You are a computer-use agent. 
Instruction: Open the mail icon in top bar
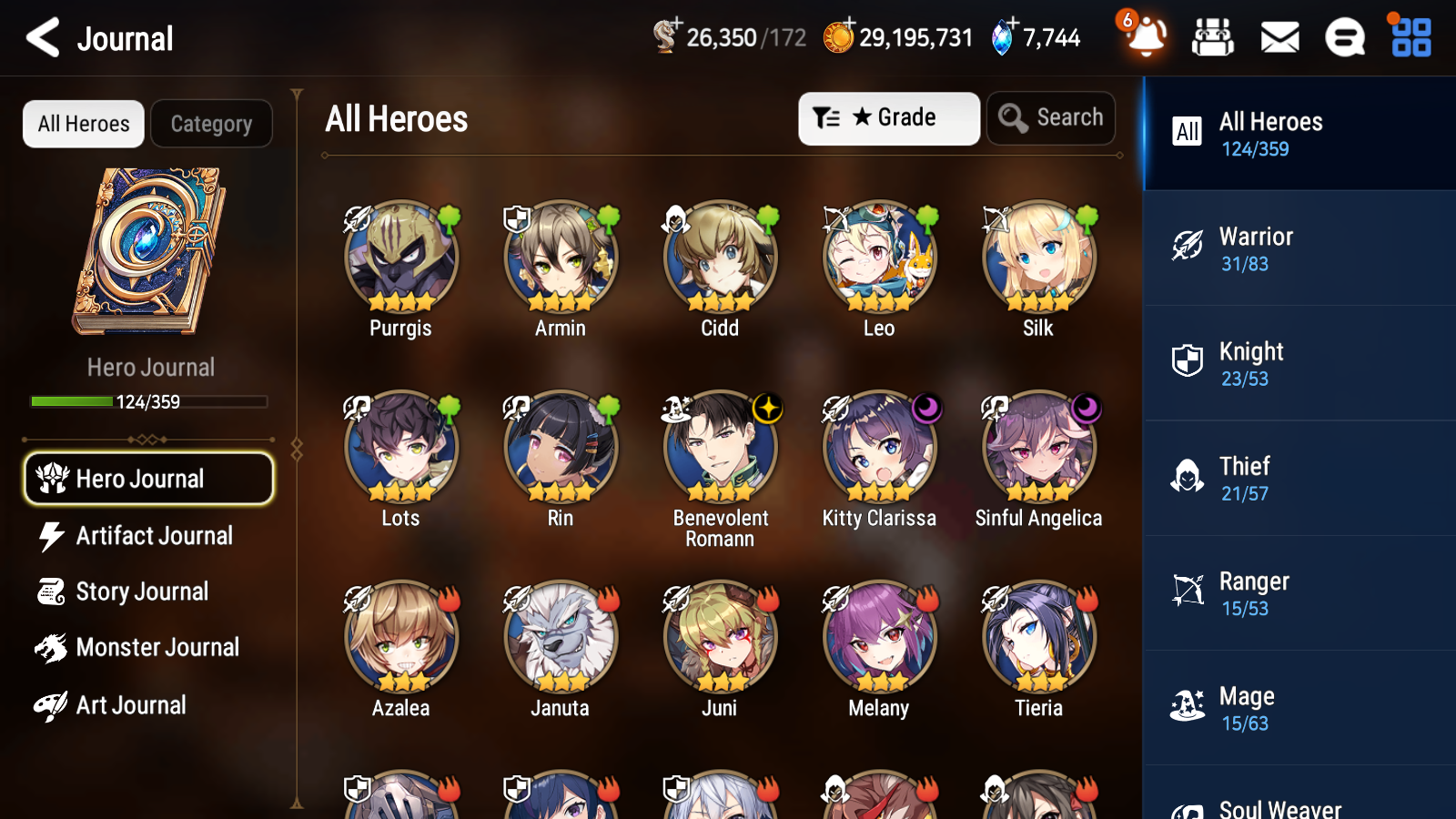click(1279, 38)
